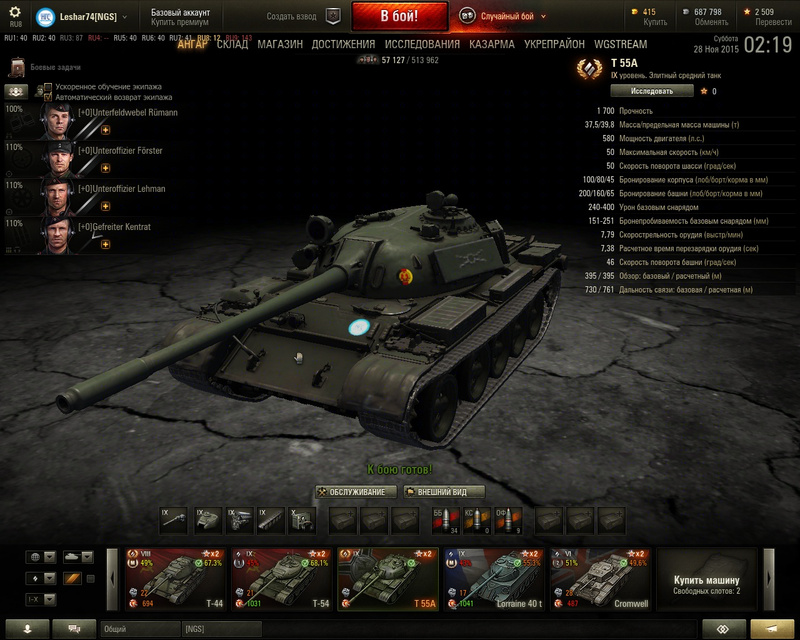Select the Lorraine 40 t tank card
Screen dimensions: 800x640
(x=495, y=578)
